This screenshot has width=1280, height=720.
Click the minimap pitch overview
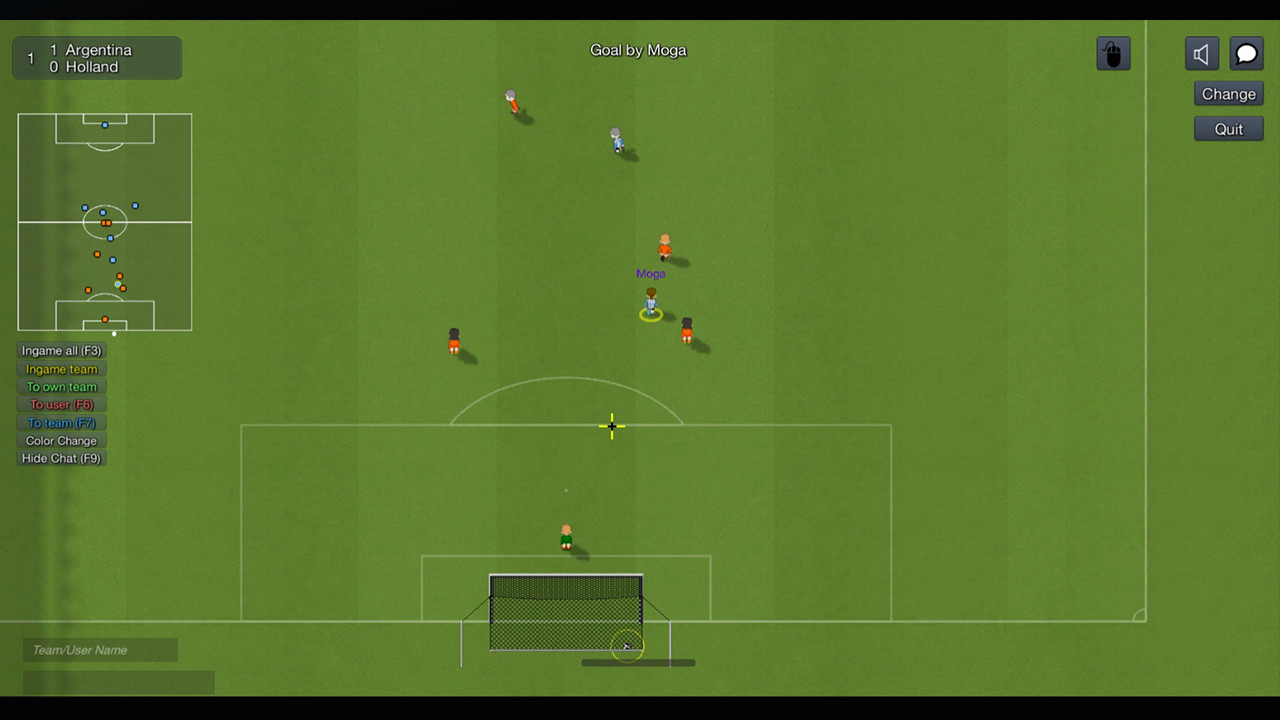[104, 222]
